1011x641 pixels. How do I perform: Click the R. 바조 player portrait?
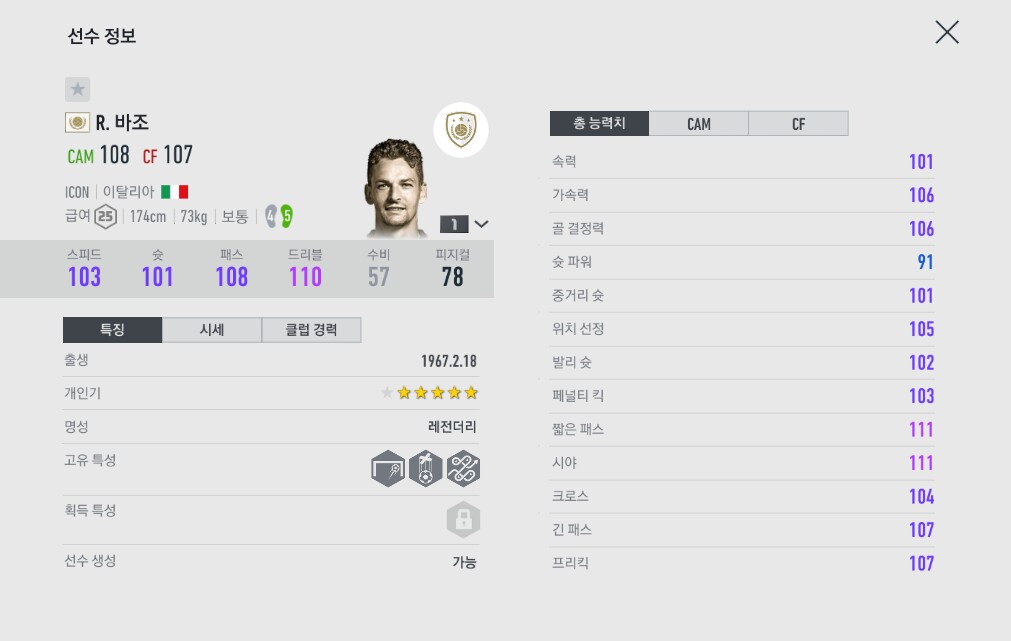397,188
